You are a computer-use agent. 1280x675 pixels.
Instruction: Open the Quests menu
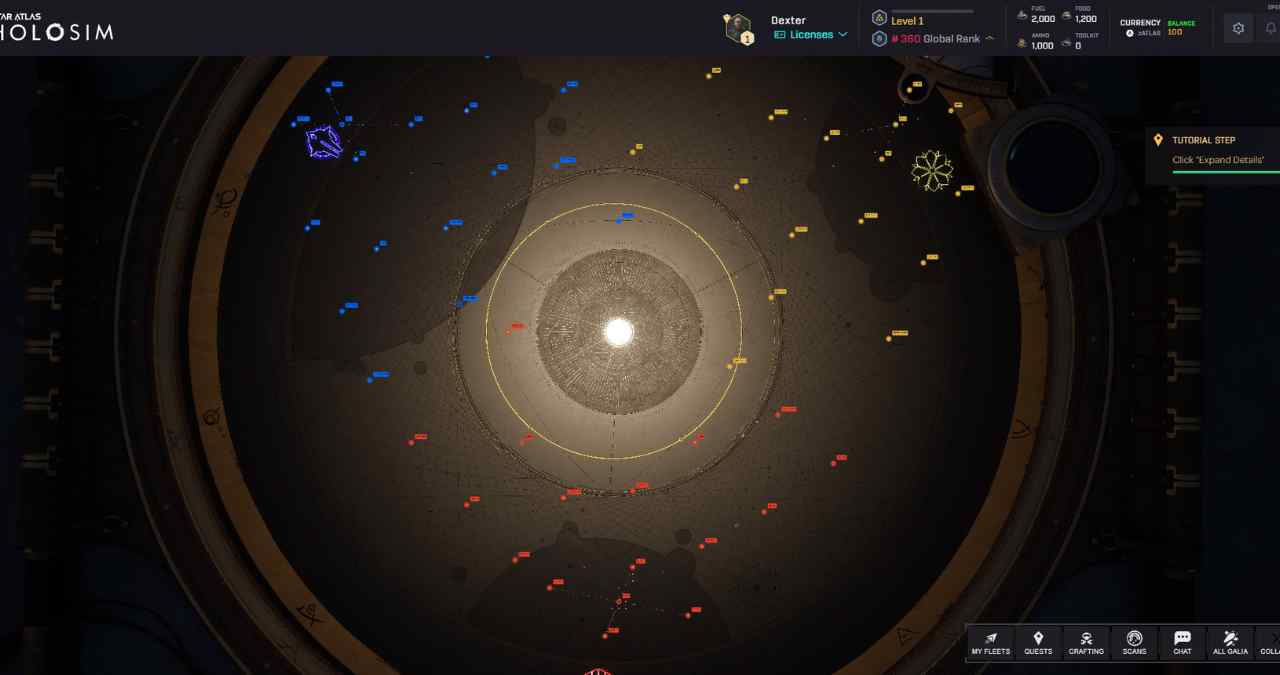(1038, 643)
